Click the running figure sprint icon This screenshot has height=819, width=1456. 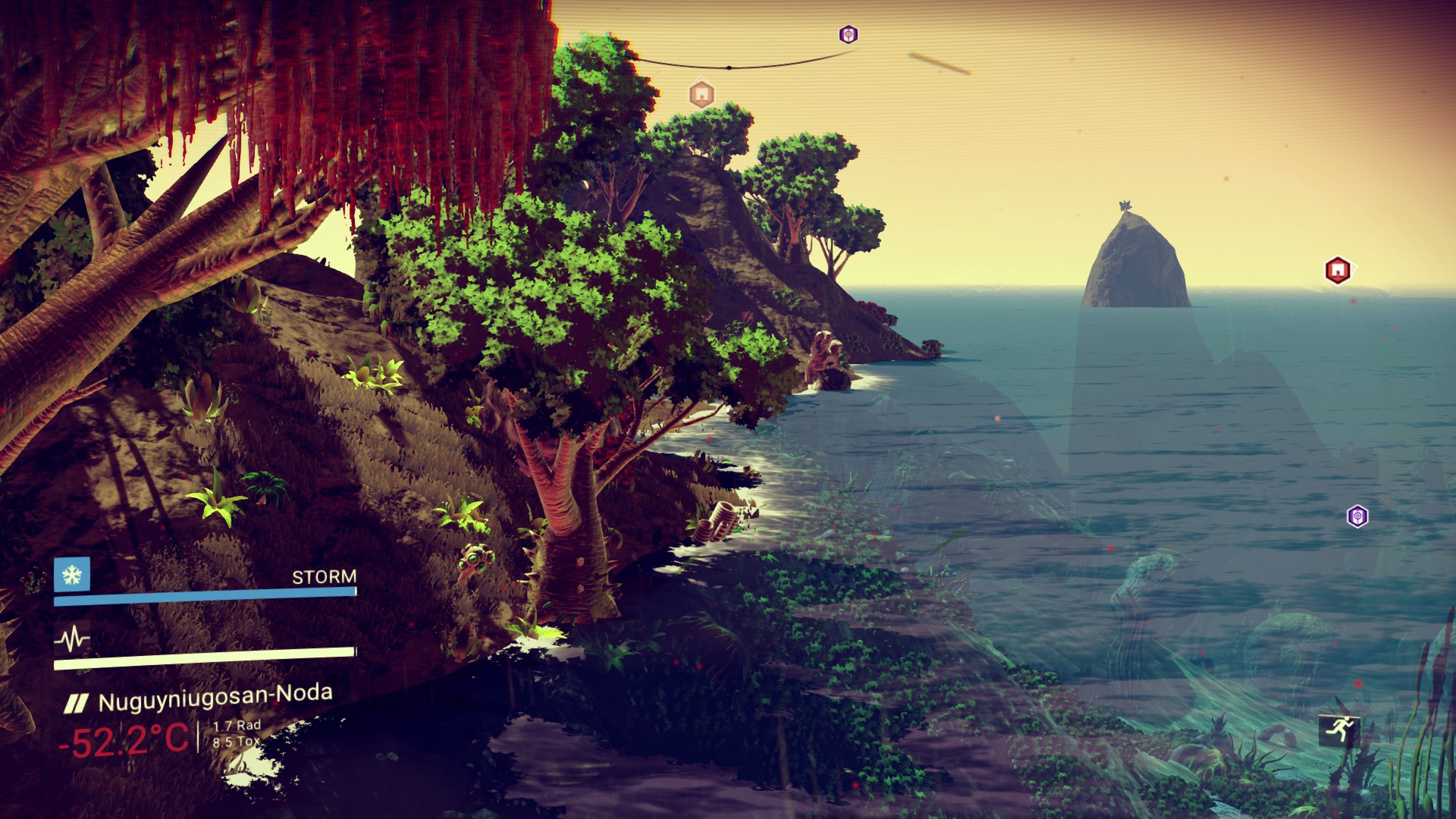point(1339,730)
